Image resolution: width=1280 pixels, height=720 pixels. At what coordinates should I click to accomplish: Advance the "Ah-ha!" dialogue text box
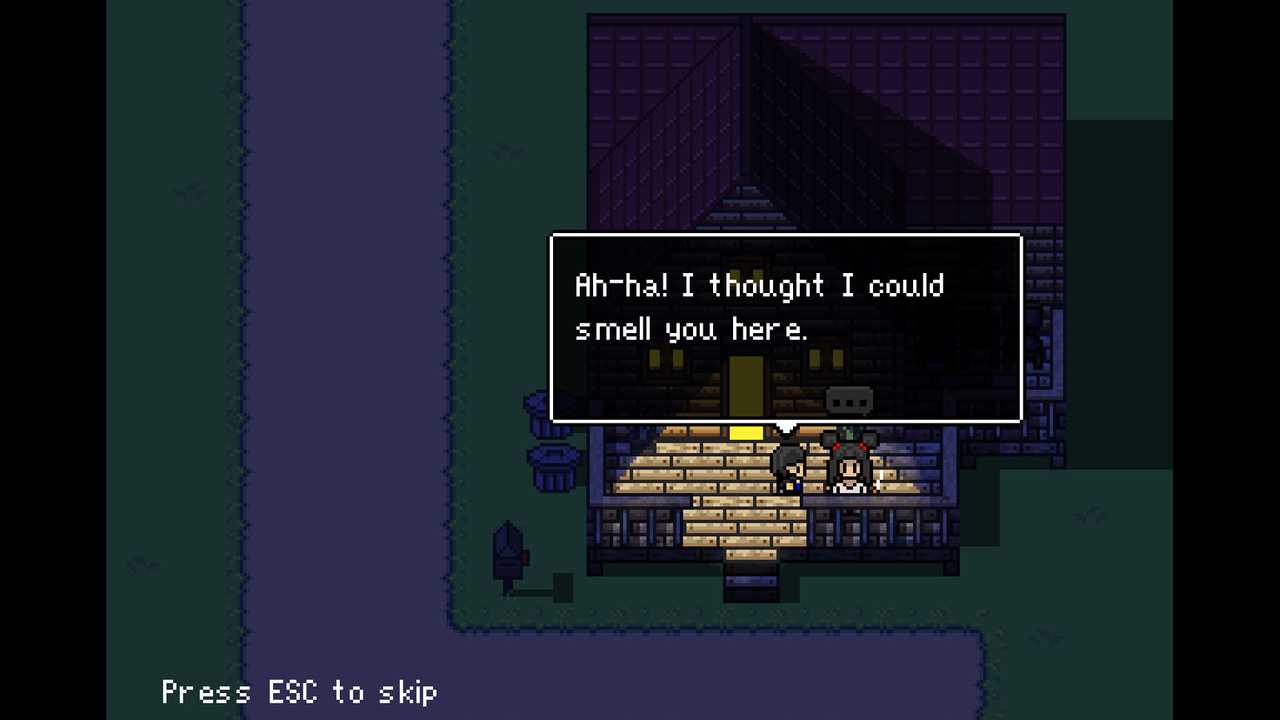786,327
